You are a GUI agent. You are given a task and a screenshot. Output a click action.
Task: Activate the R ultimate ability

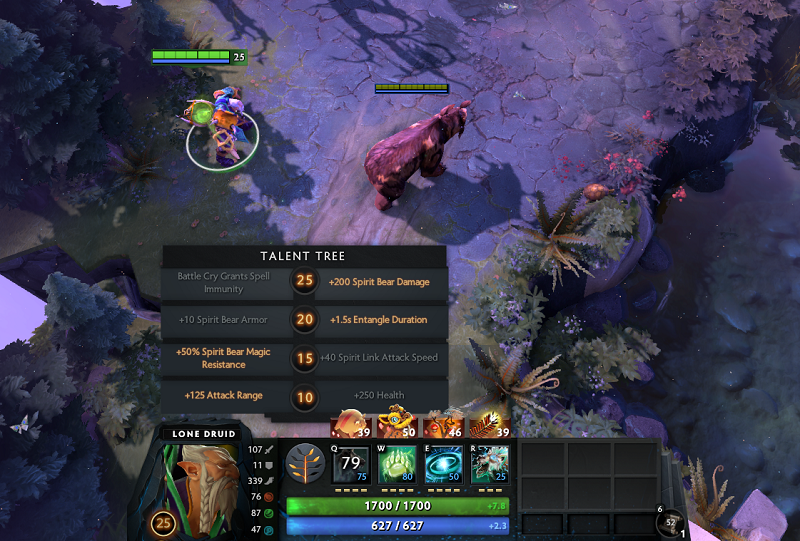click(489, 465)
